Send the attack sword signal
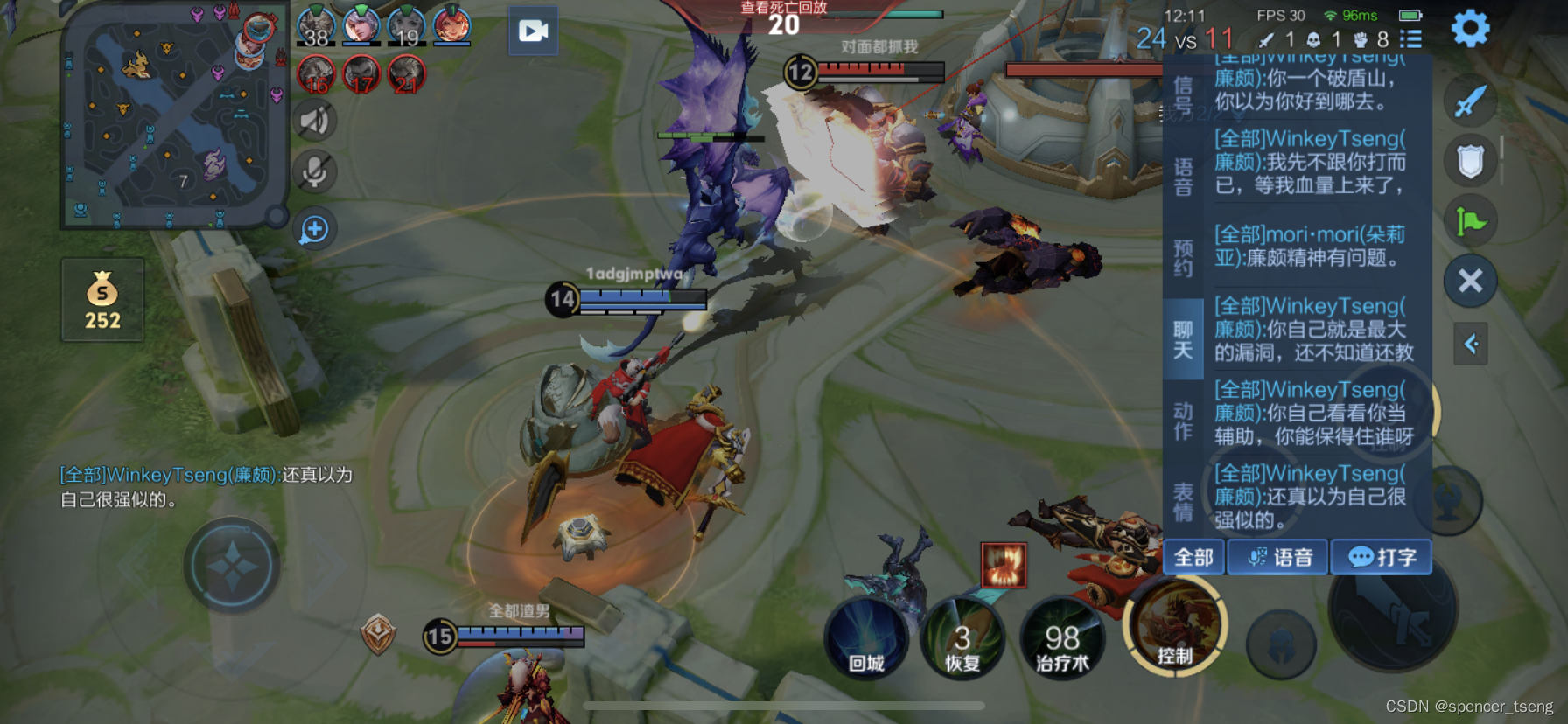Viewport: 1568px width, 724px height. tap(1470, 101)
